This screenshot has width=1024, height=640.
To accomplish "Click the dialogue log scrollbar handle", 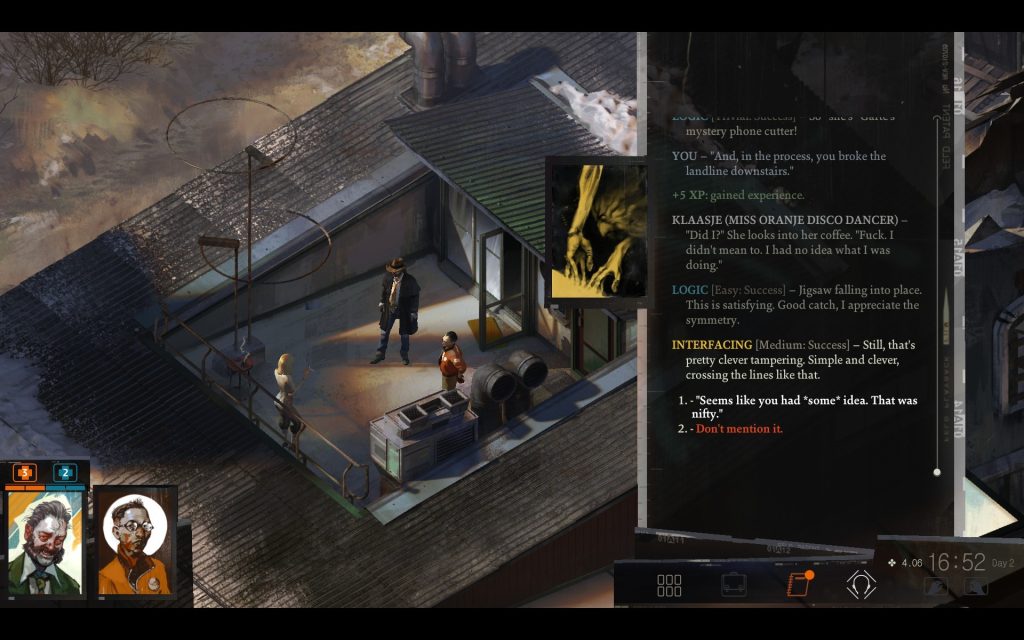I will 937,471.
